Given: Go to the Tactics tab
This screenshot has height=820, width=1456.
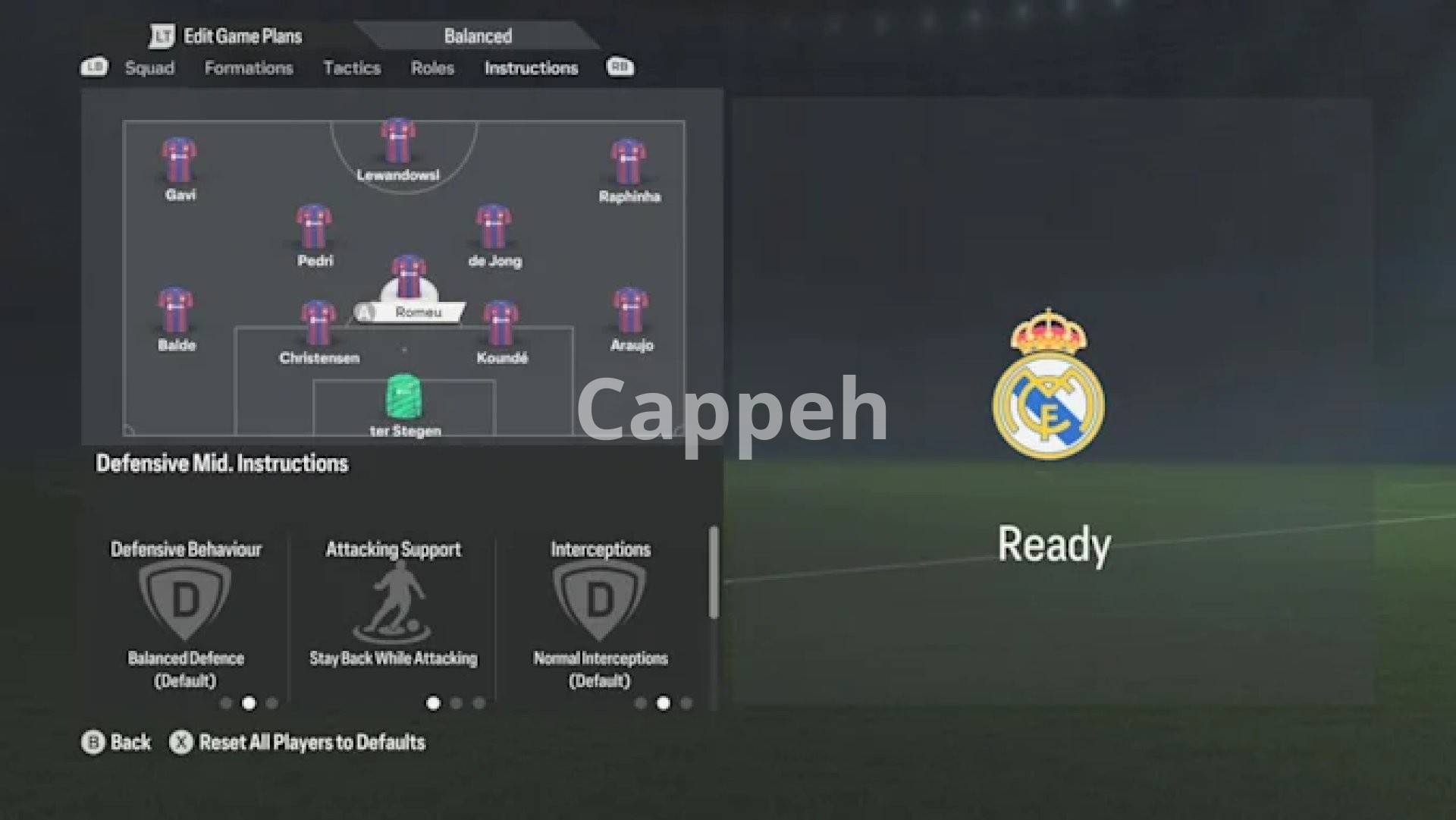Looking at the screenshot, I should [x=352, y=68].
